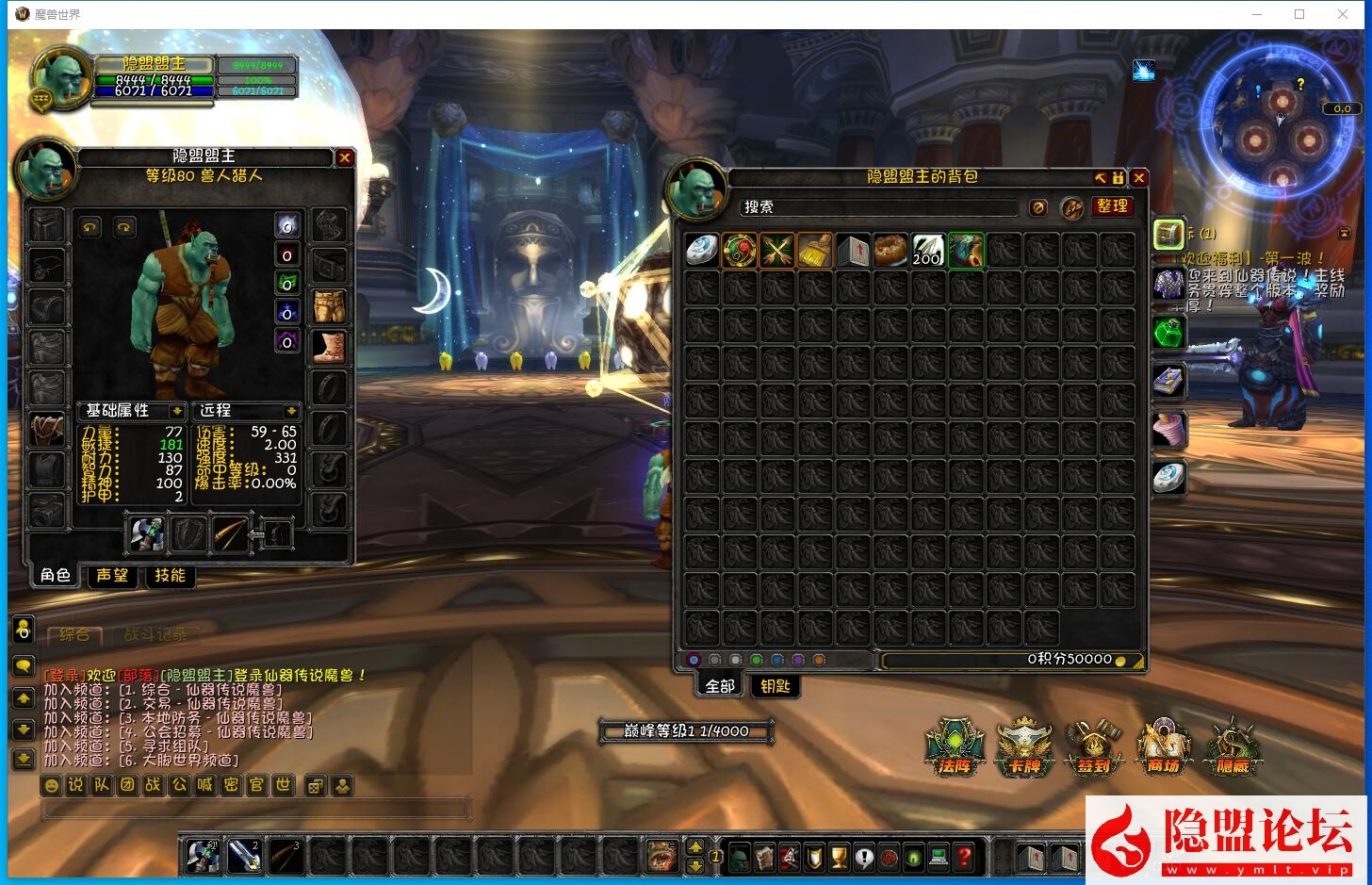Screen dimensions: 1372x885
Task: Click the 整理 sort button
Action: (x=1112, y=206)
